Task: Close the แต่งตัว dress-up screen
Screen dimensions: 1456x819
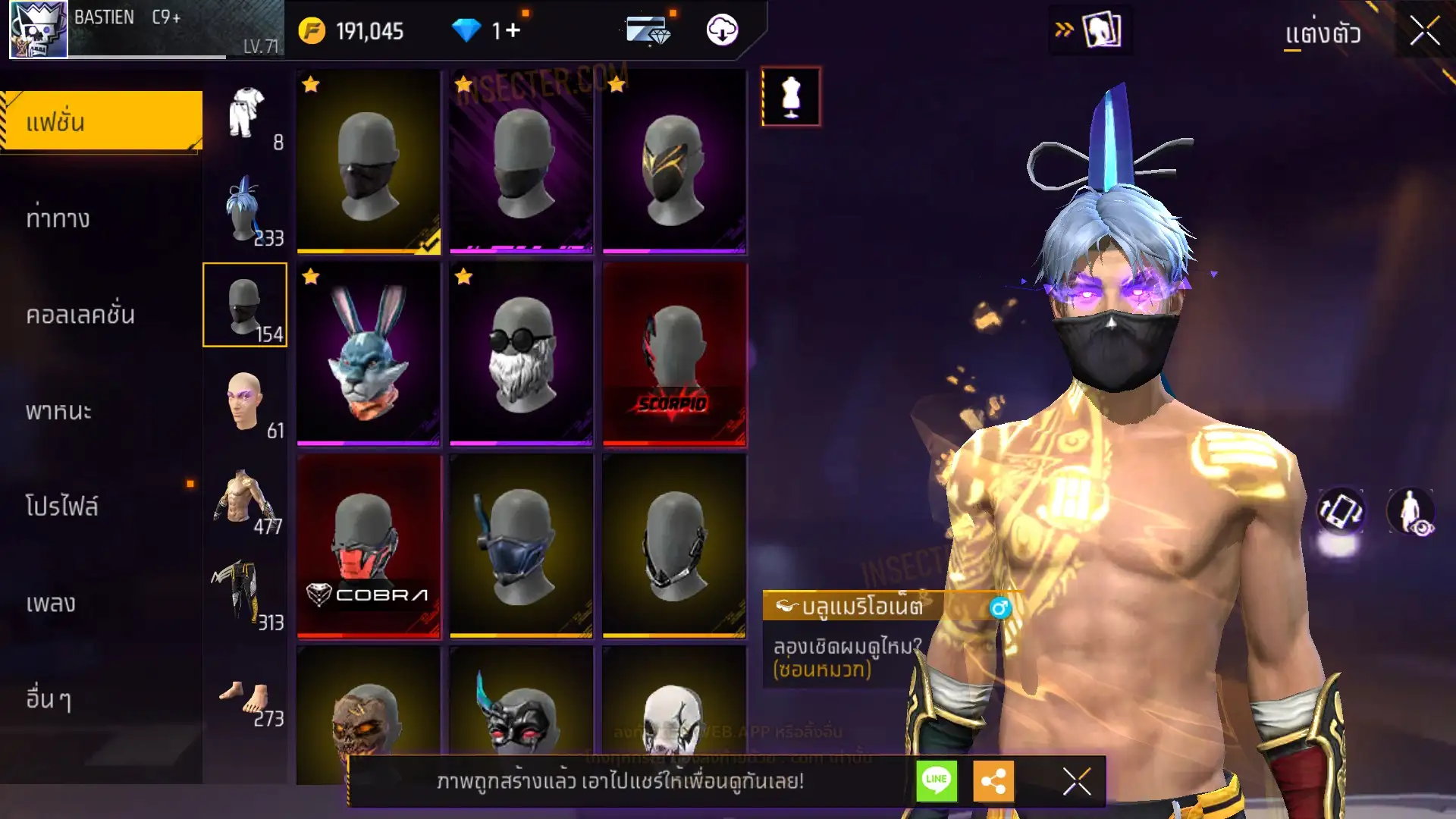Action: coord(1424,31)
